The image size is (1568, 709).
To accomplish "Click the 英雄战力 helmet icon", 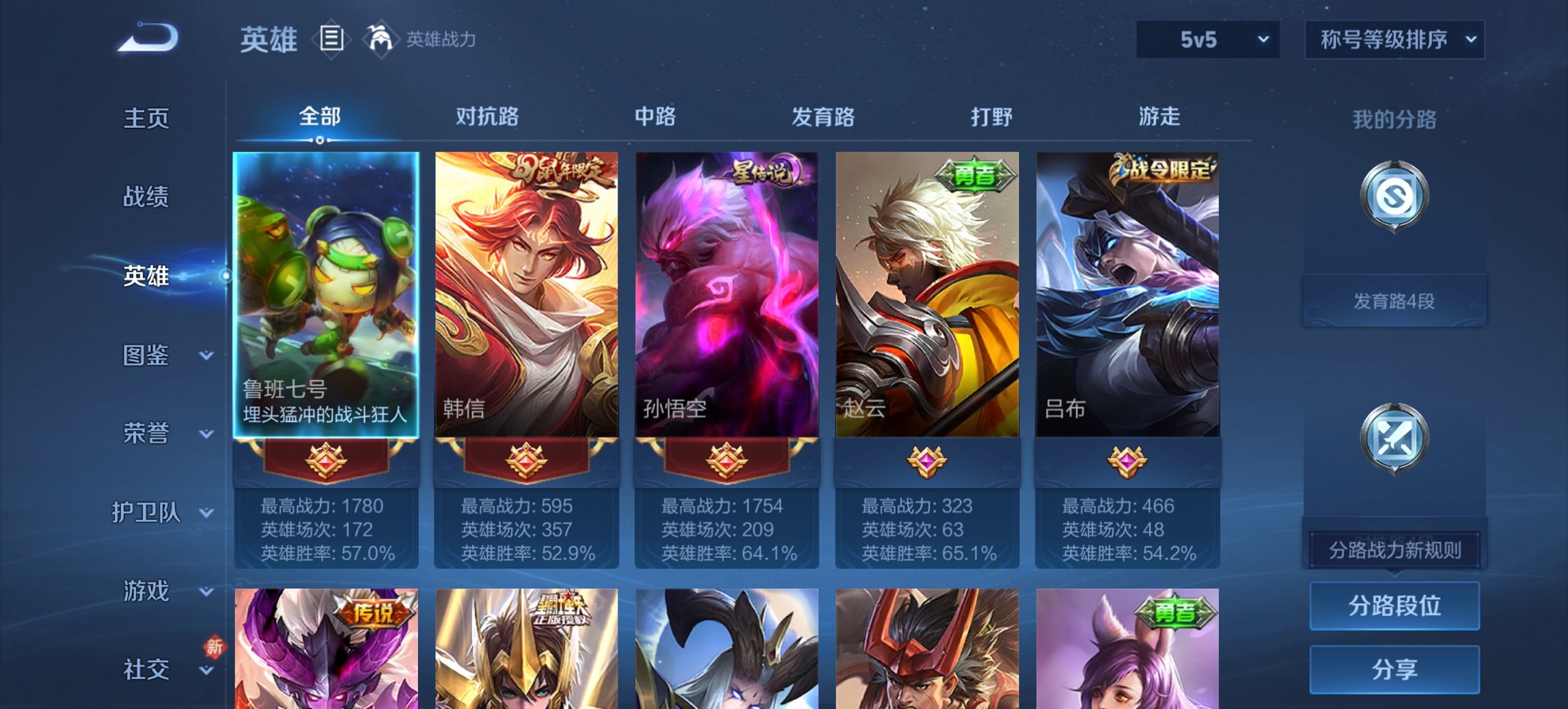I will pyautogui.click(x=379, y=40).
